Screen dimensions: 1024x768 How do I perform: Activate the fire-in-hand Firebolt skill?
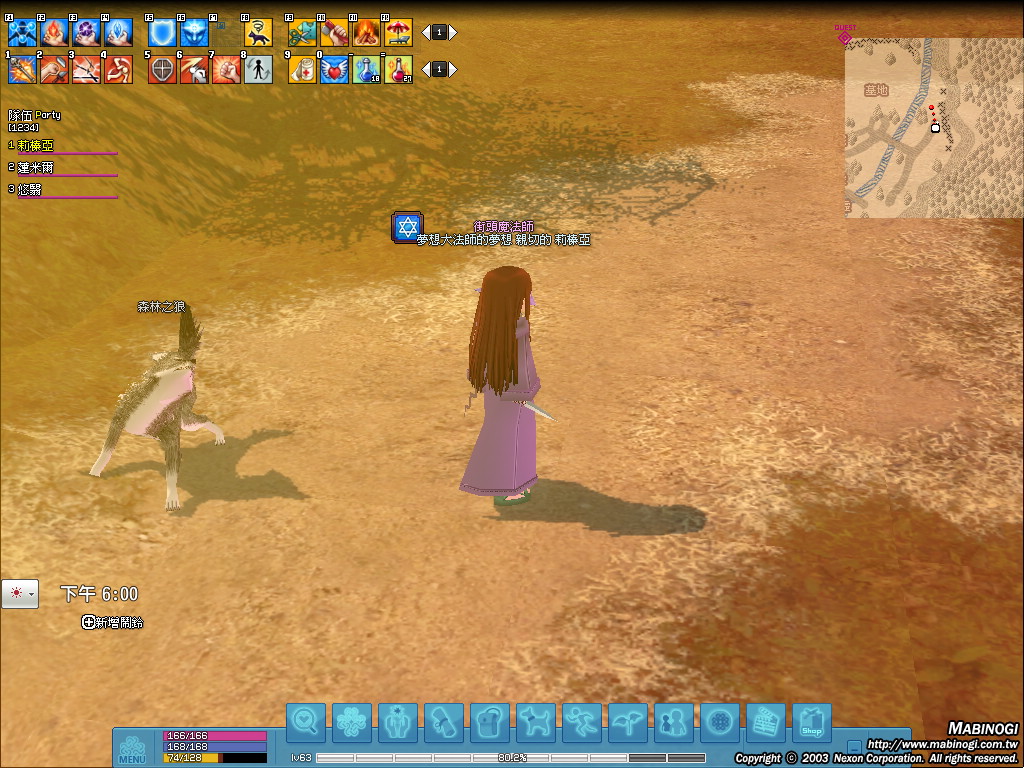click(54, 33)
